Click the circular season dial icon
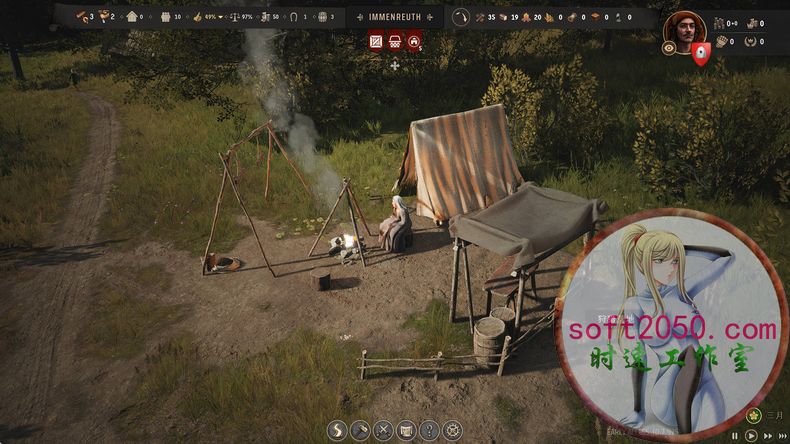This screenshot has height=444, width=790. tap(461, 17)
